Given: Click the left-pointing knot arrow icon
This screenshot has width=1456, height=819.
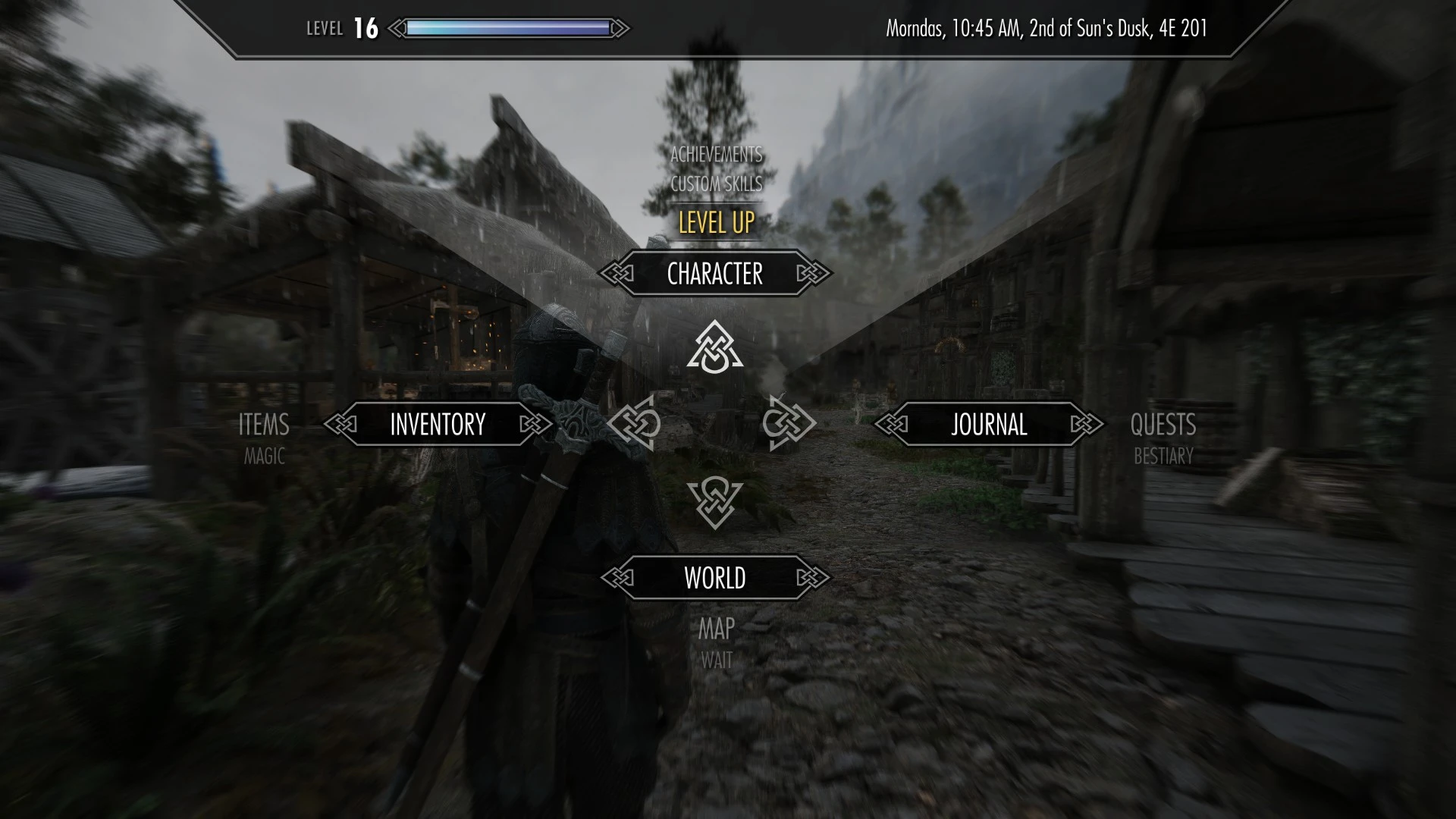Looking at the screenshot, I should (x=635, y=423).
